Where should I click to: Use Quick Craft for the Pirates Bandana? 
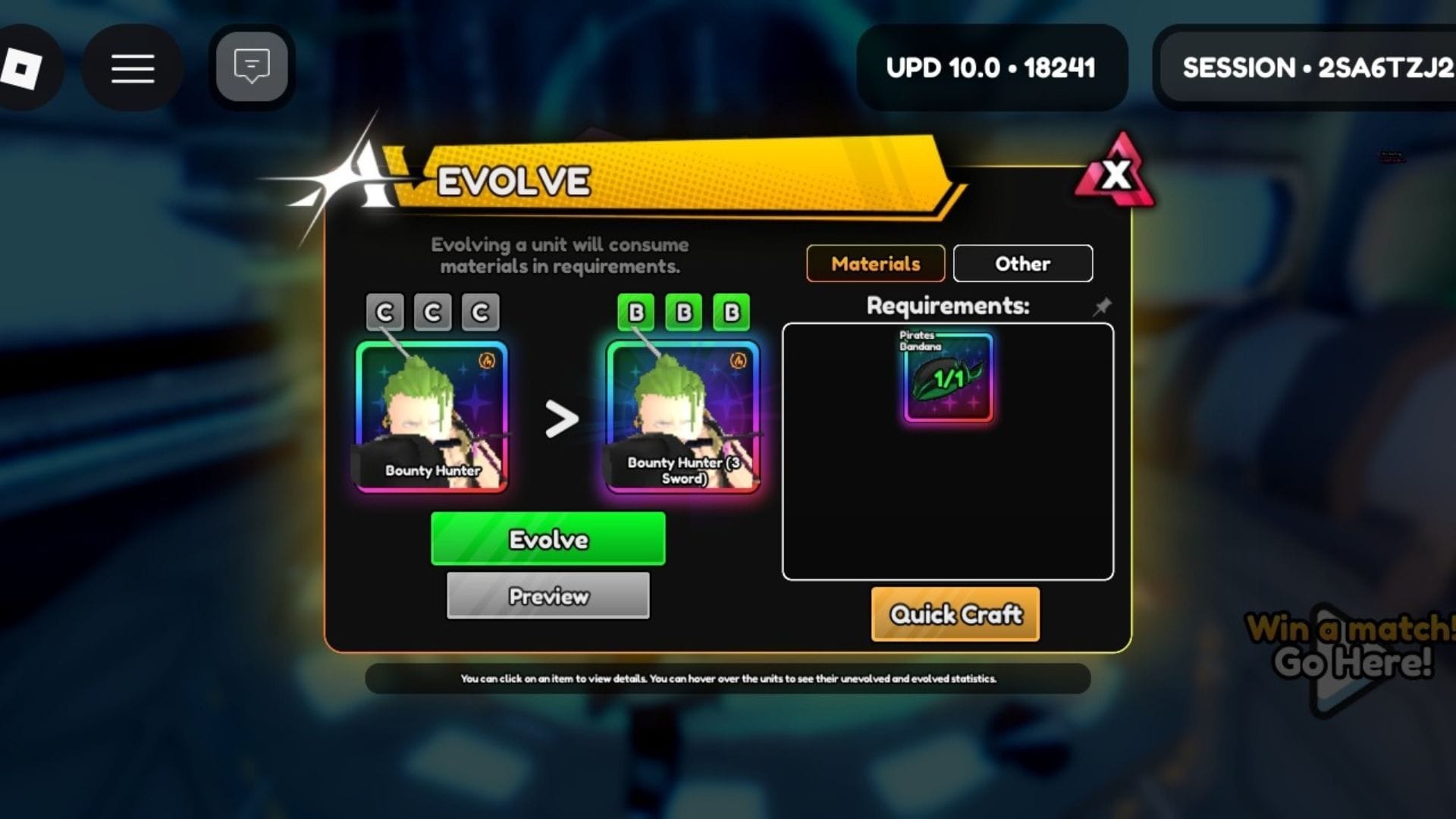[x=955, y=615]
